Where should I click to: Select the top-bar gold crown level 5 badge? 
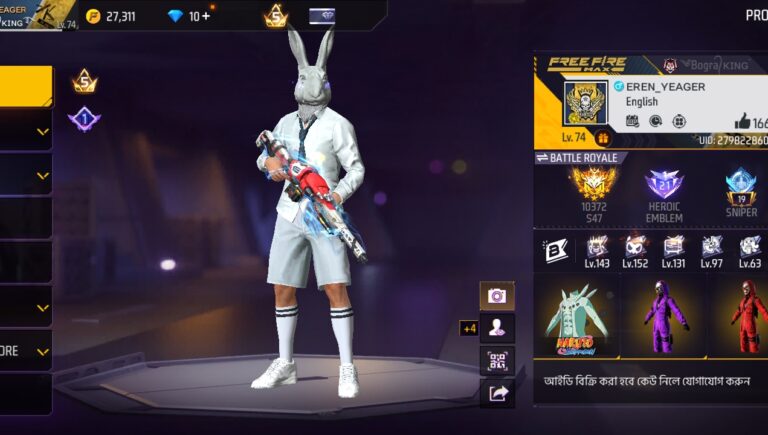275,16
